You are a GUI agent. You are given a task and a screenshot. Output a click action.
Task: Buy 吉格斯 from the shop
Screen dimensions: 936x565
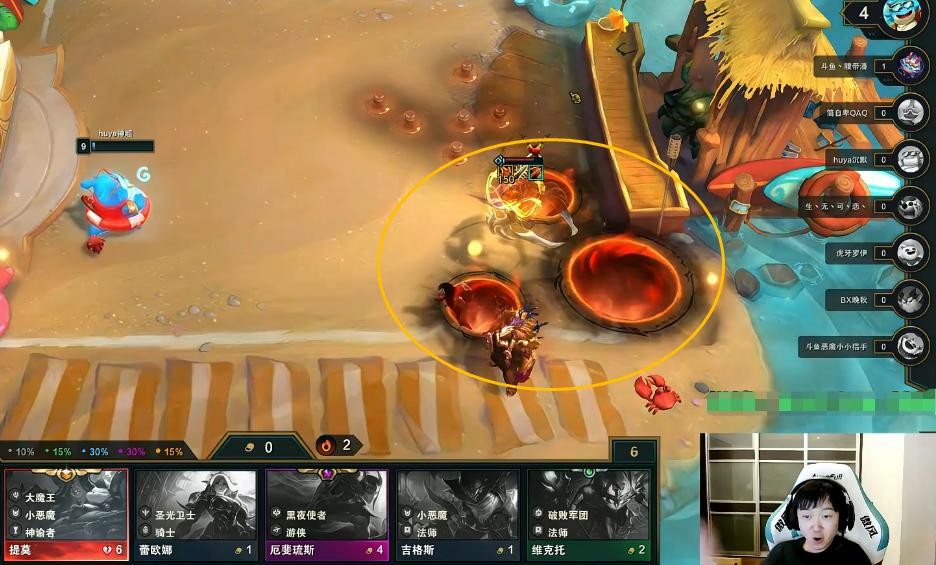point(458,513)
